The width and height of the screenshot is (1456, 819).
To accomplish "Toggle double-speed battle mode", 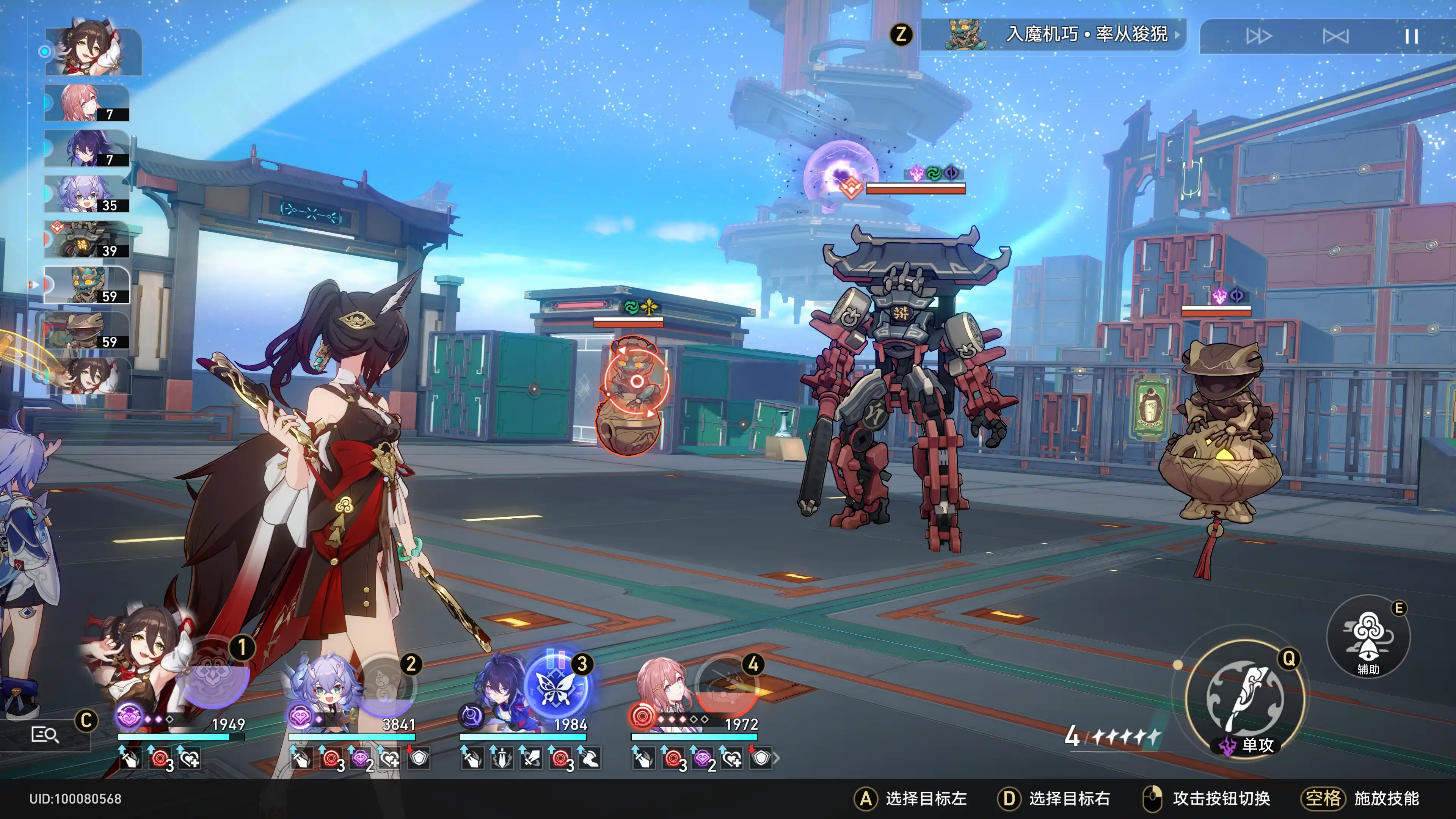I will coord(1259,37).
